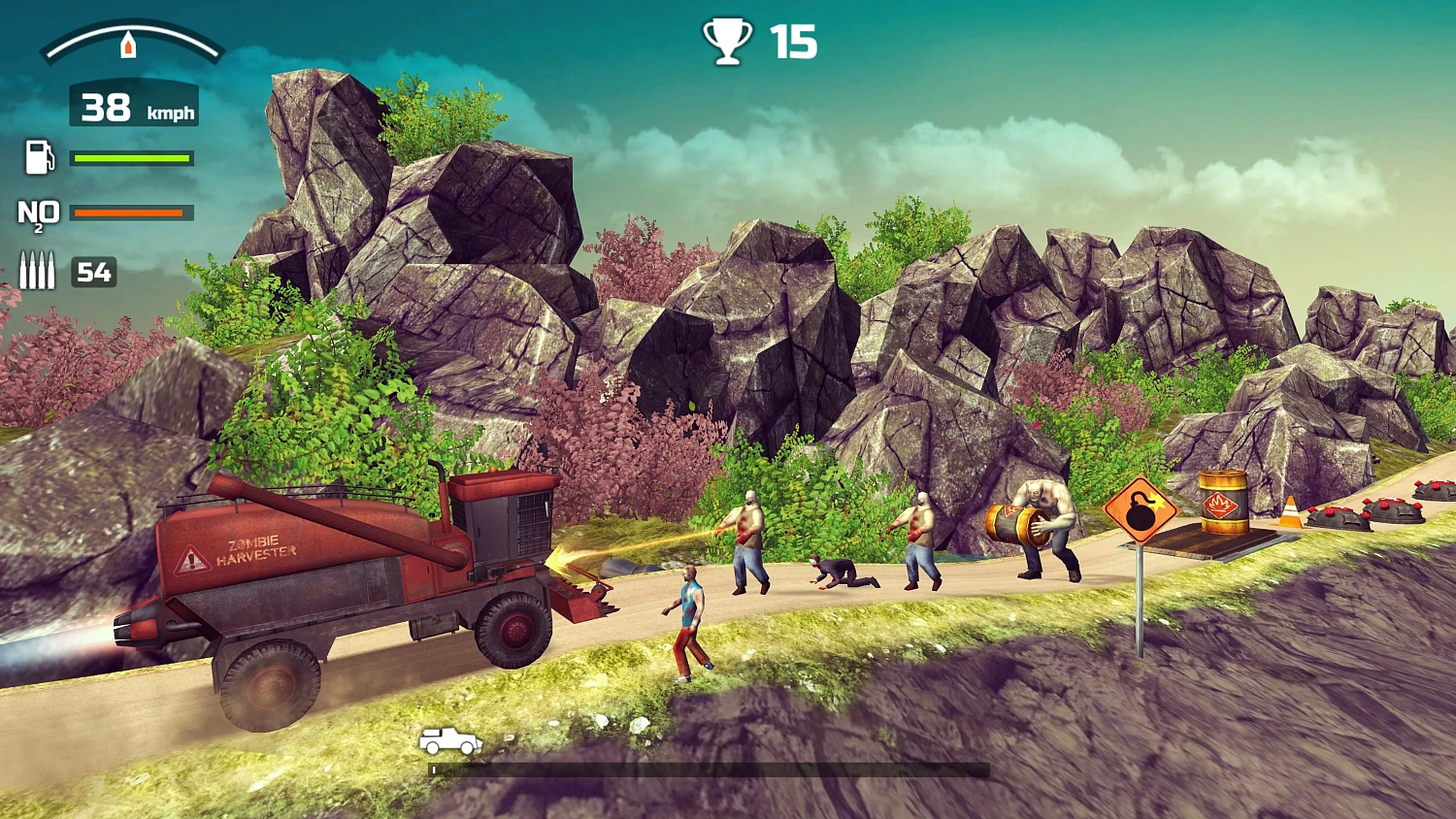
Task: Click the fuel pump icon
Action: coord(39,157)
